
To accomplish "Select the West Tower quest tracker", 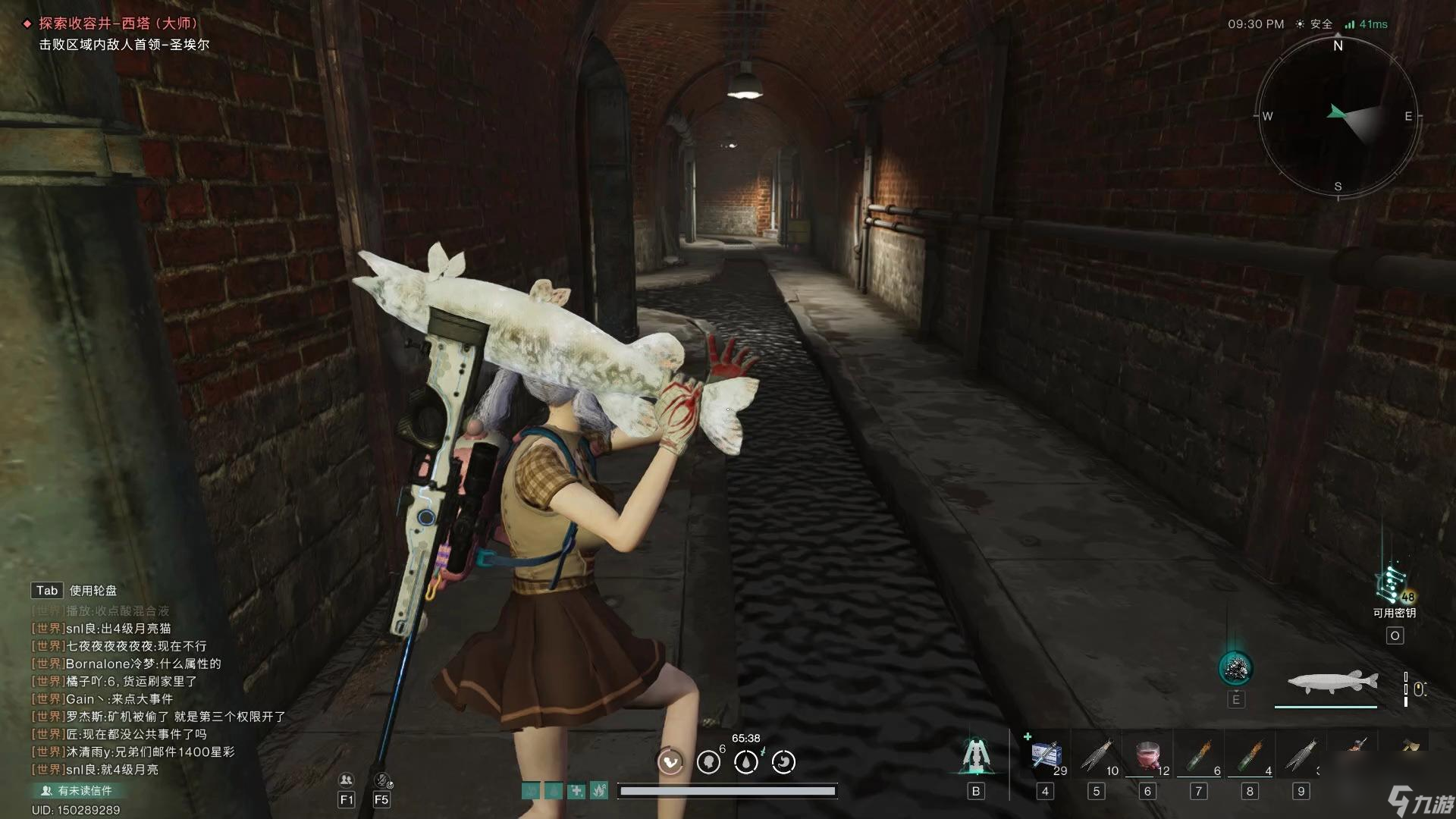I will pos(118,24).
